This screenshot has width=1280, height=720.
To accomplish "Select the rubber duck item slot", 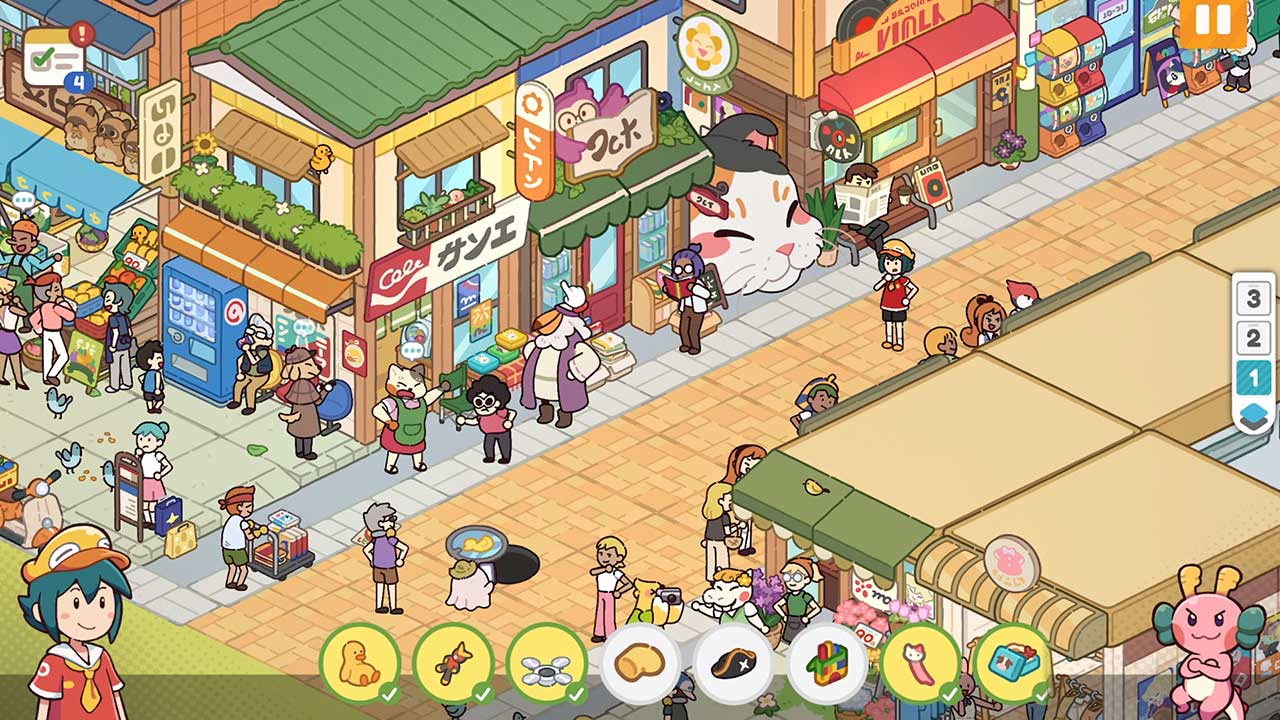I will click(359, 663).
